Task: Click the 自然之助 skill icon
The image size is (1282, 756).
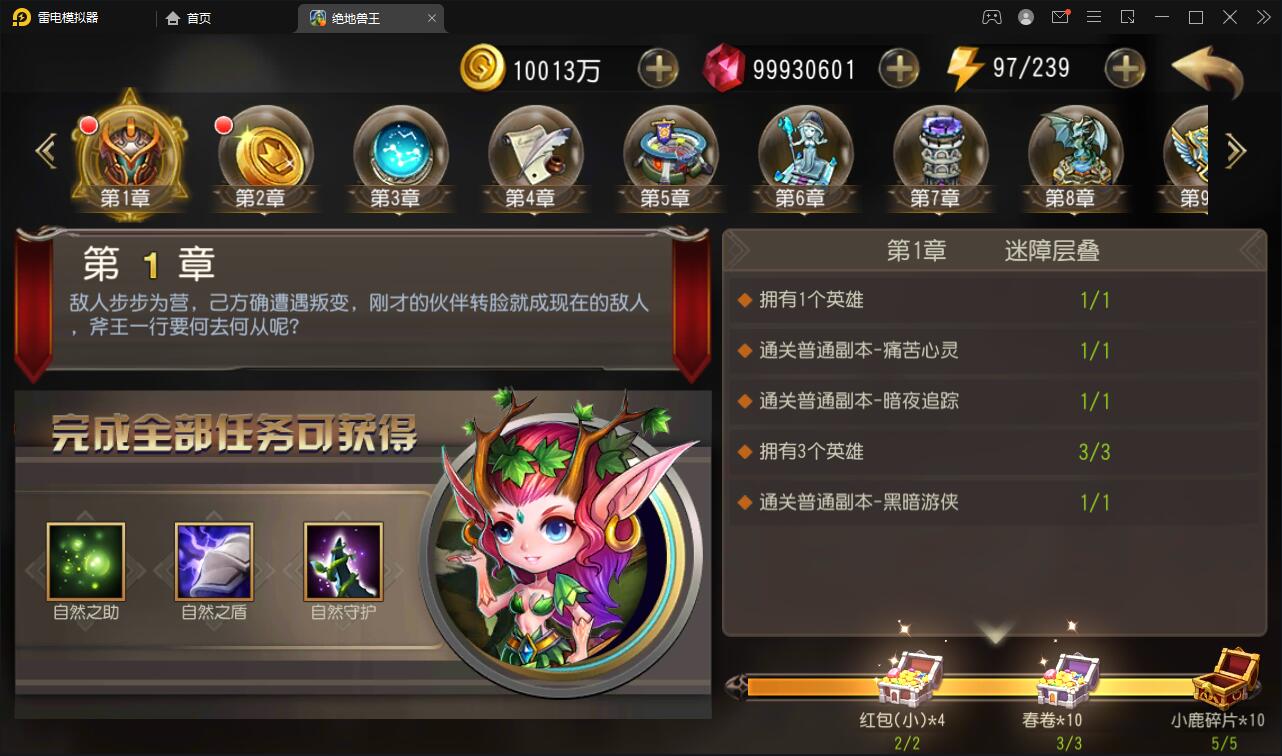Action: [87, 560]
